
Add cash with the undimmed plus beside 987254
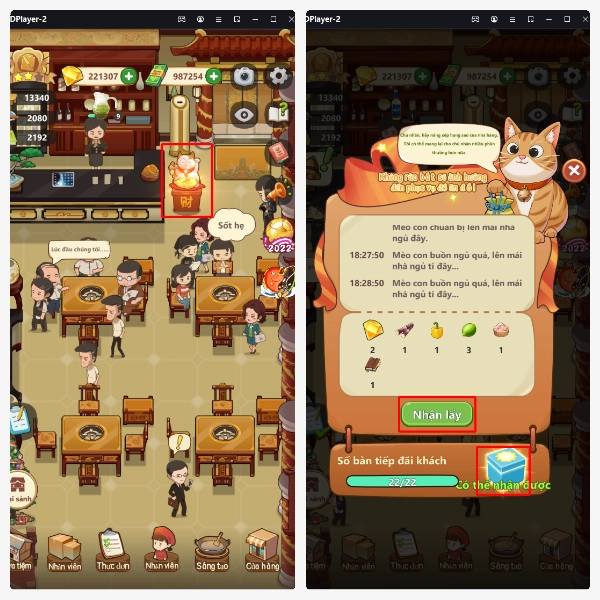coord(212,76)
